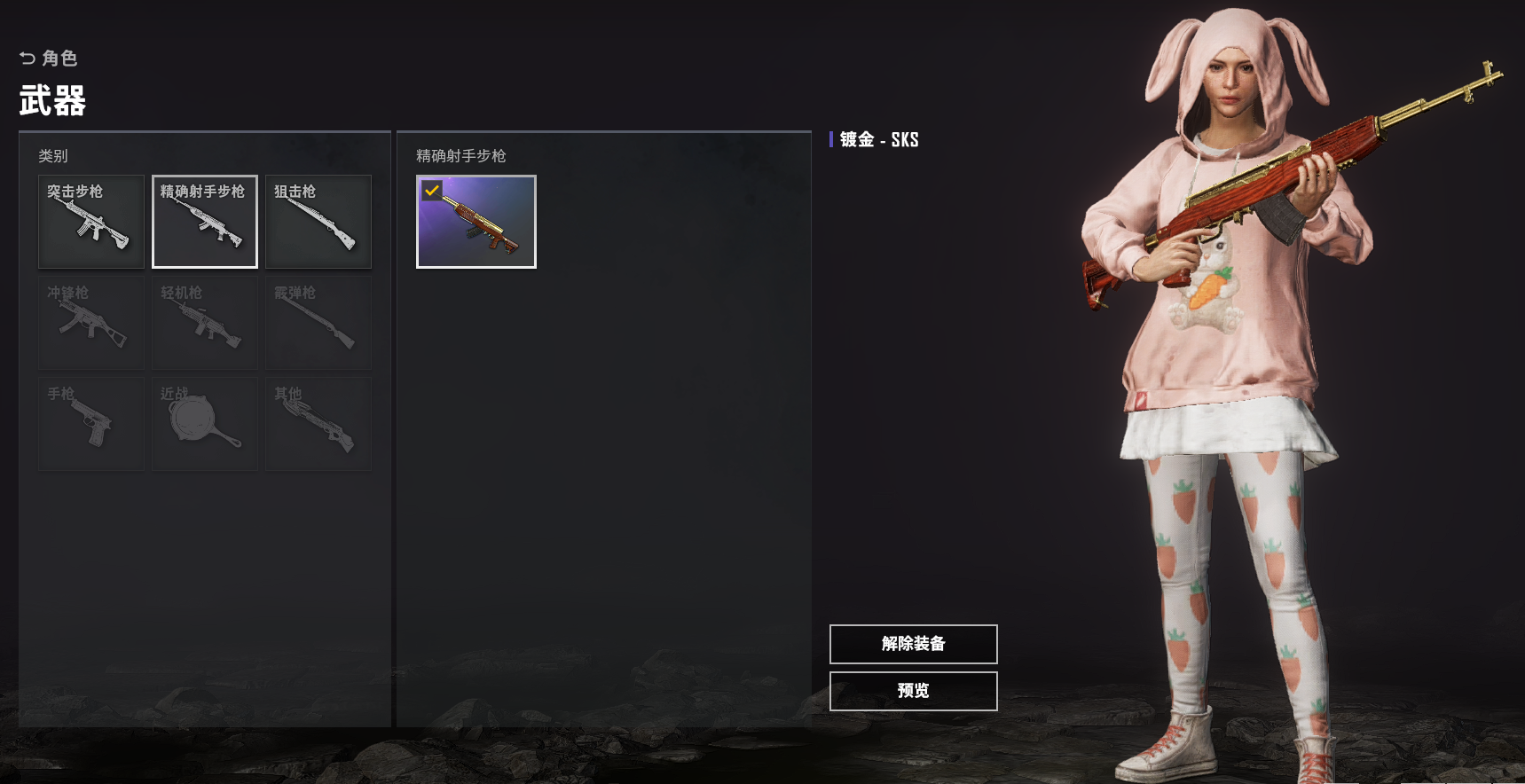Click the 预览 preview button
Viewport: 1525px width, 784px height.
pos(913,691)
